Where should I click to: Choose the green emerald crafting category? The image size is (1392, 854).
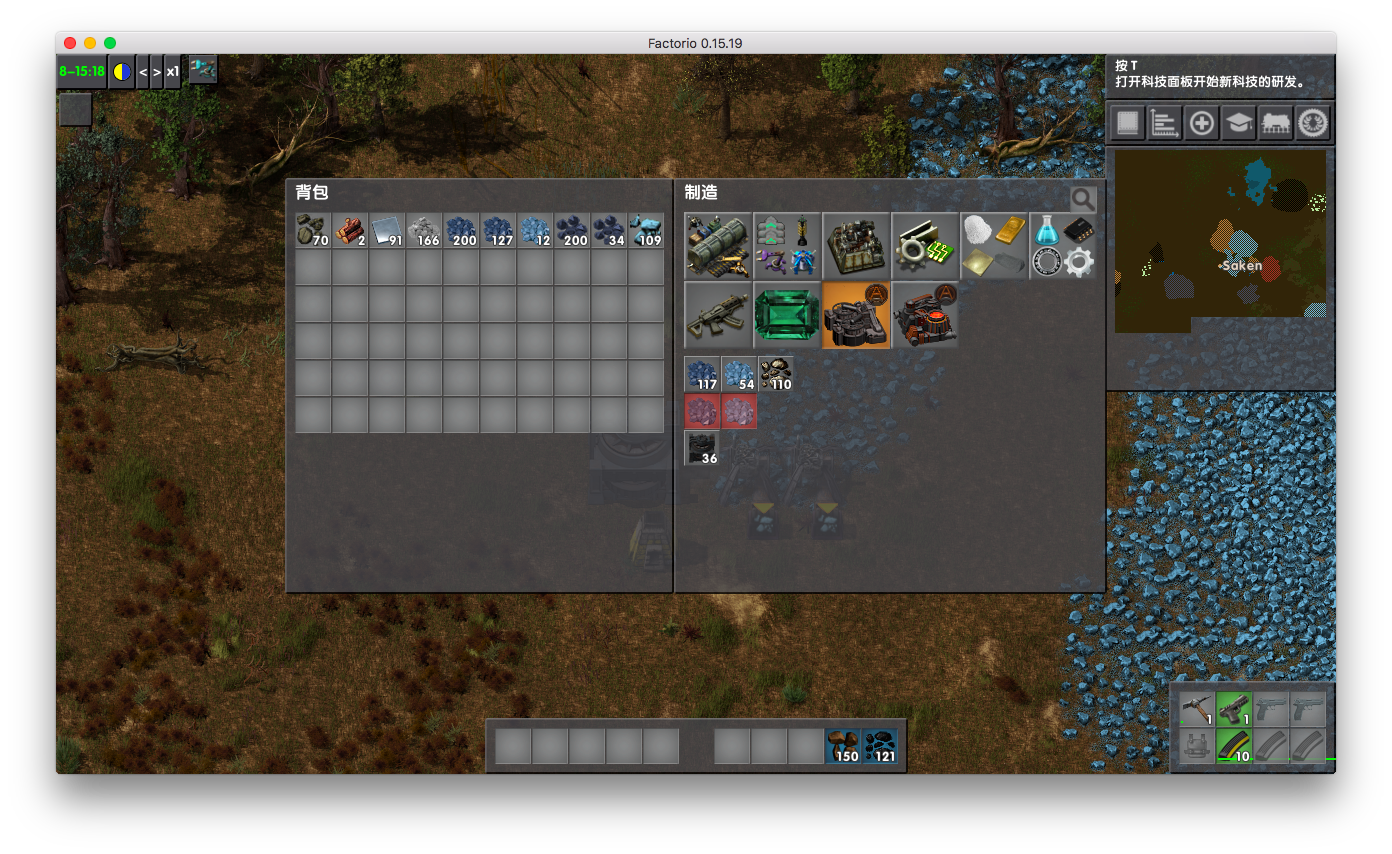coord(787,315)
